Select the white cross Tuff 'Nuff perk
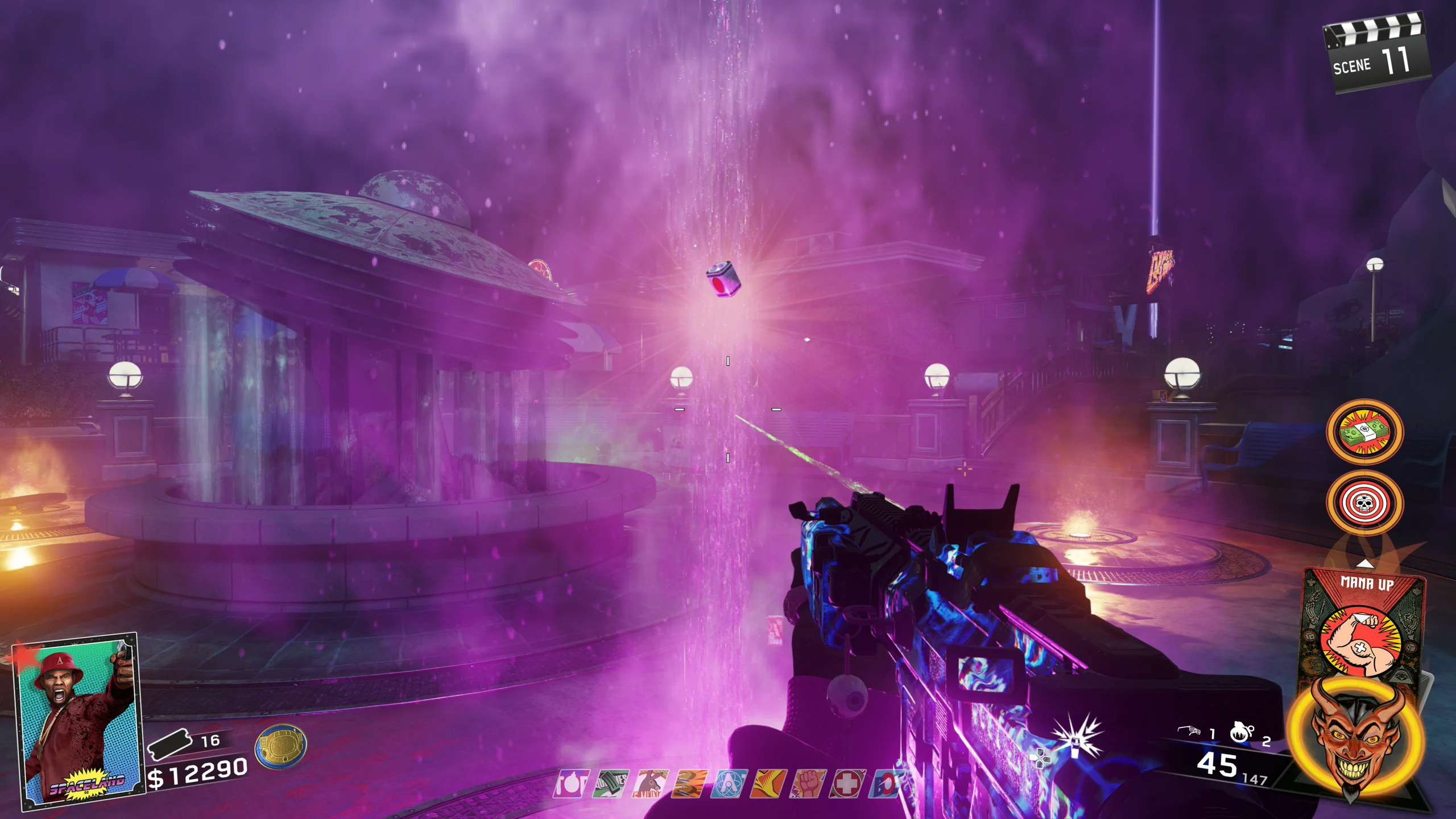Image resolution: width=1456 pixels, height=819 pixels. (x=847, y=784)
